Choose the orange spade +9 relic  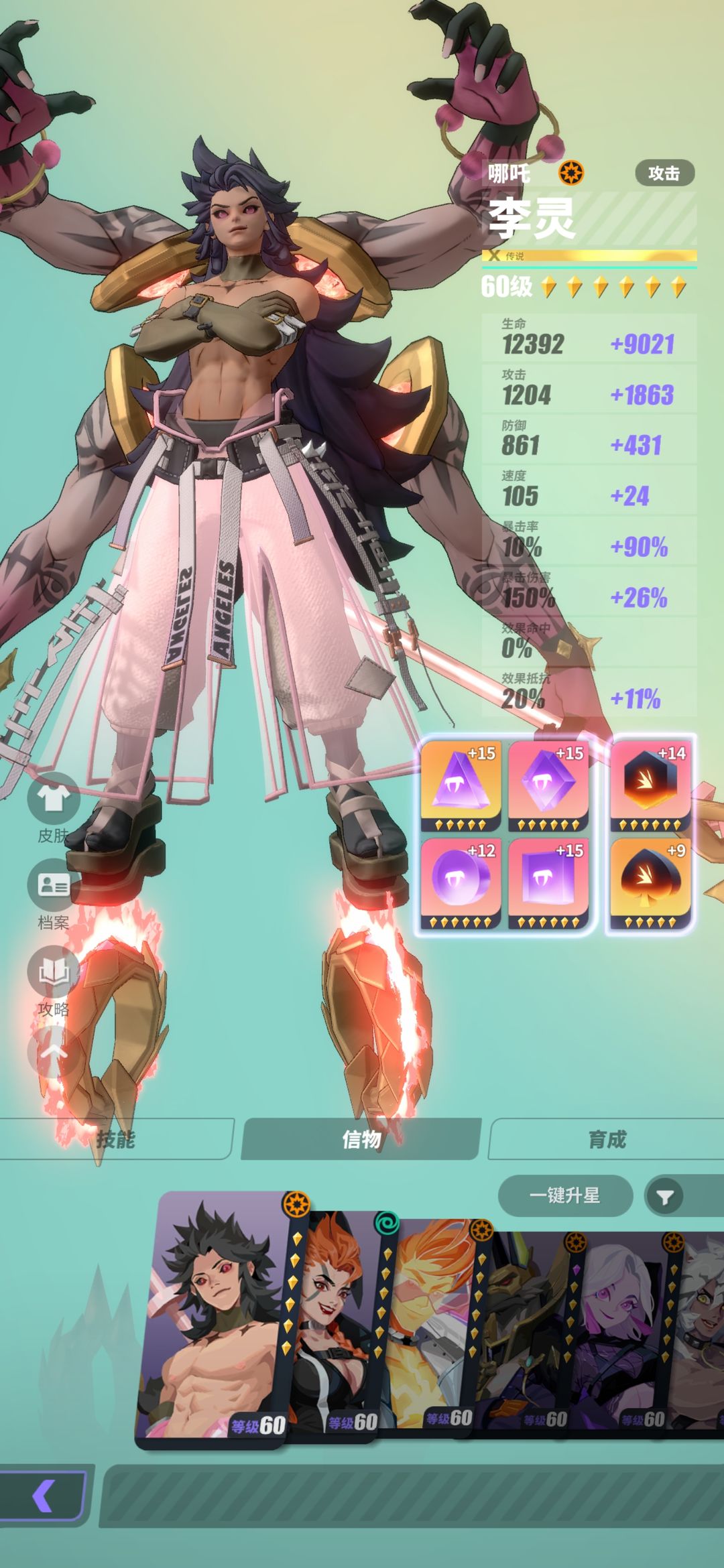point(649,880)
